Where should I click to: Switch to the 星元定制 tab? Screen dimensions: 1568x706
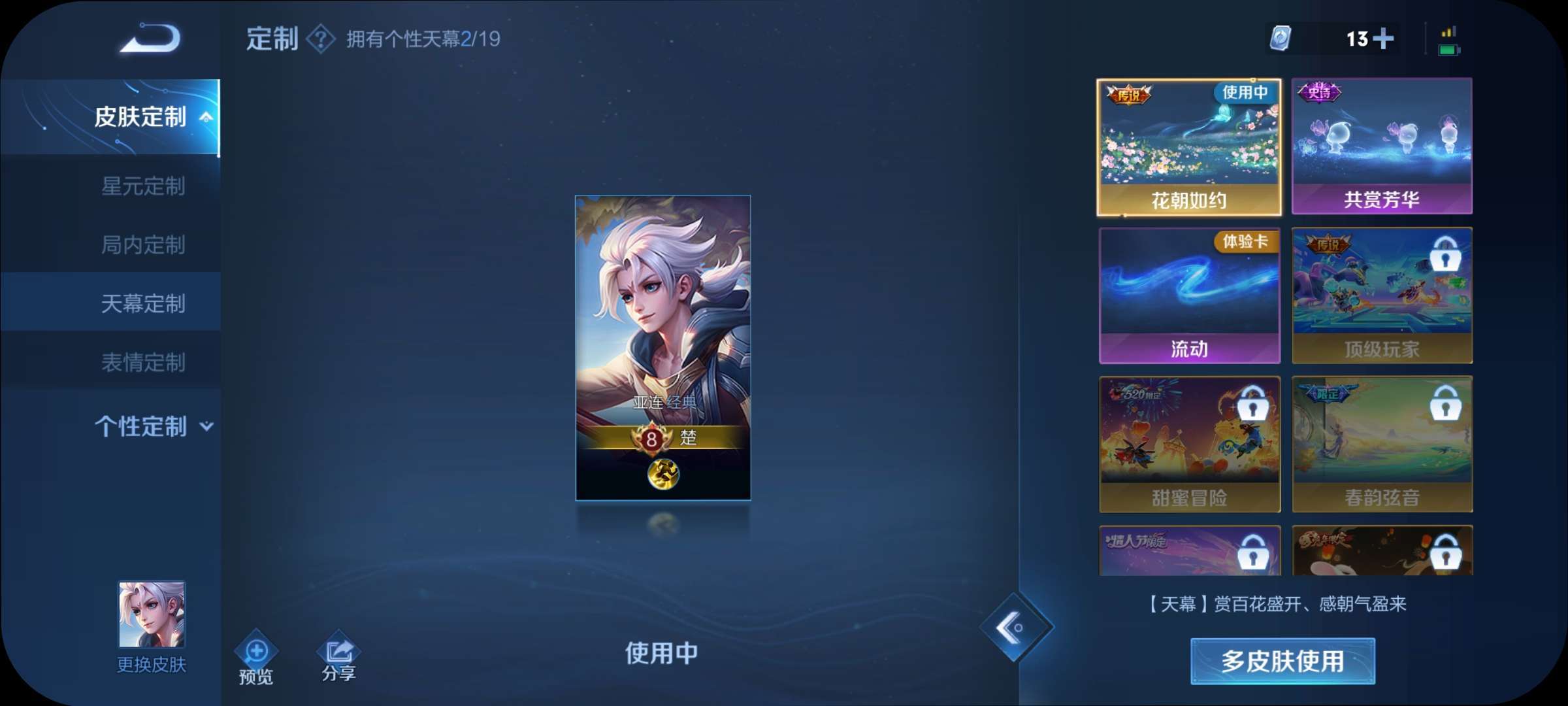click(145, 187)
